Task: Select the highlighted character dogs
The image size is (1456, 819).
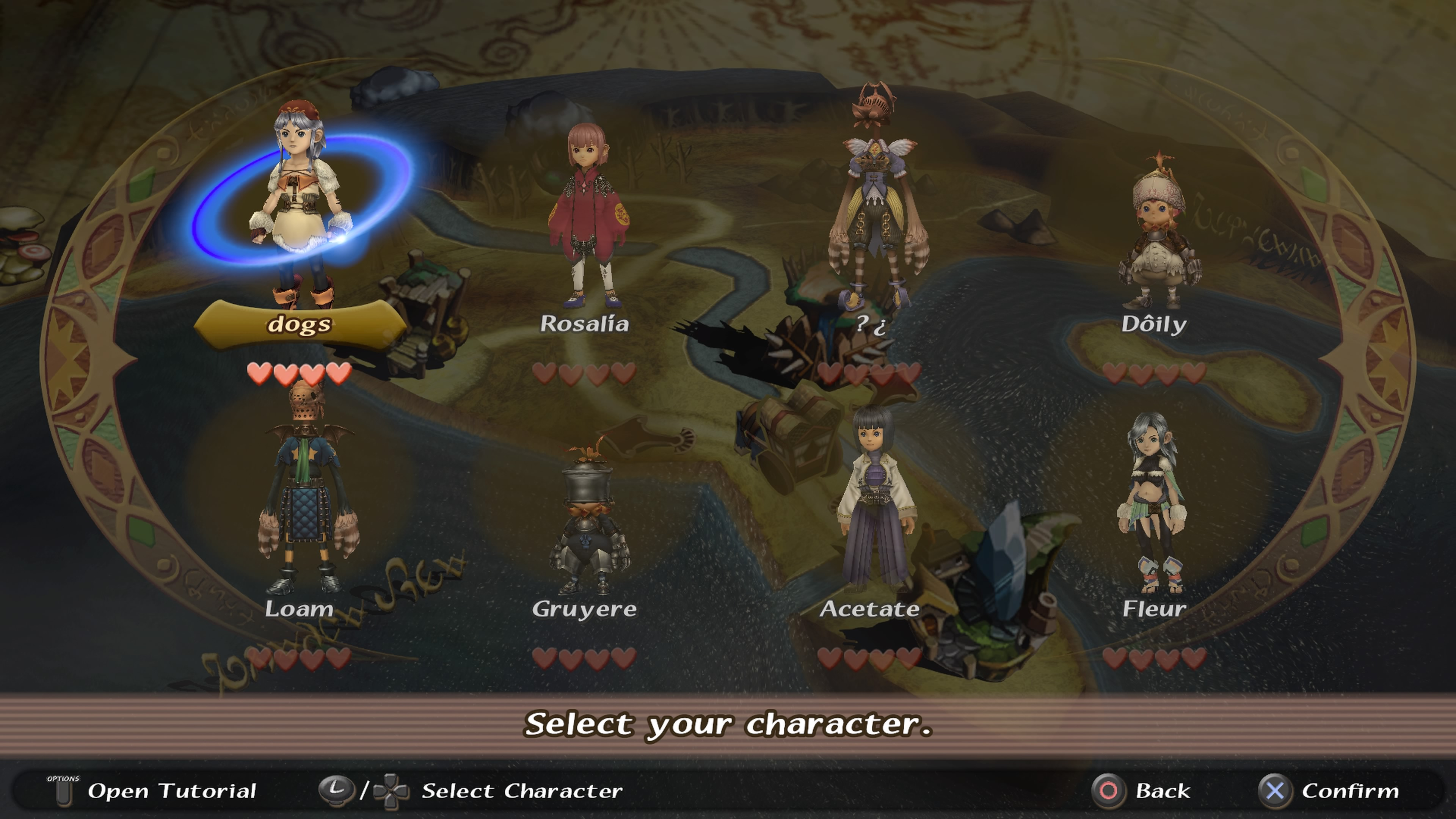Action: pos(300,215)
